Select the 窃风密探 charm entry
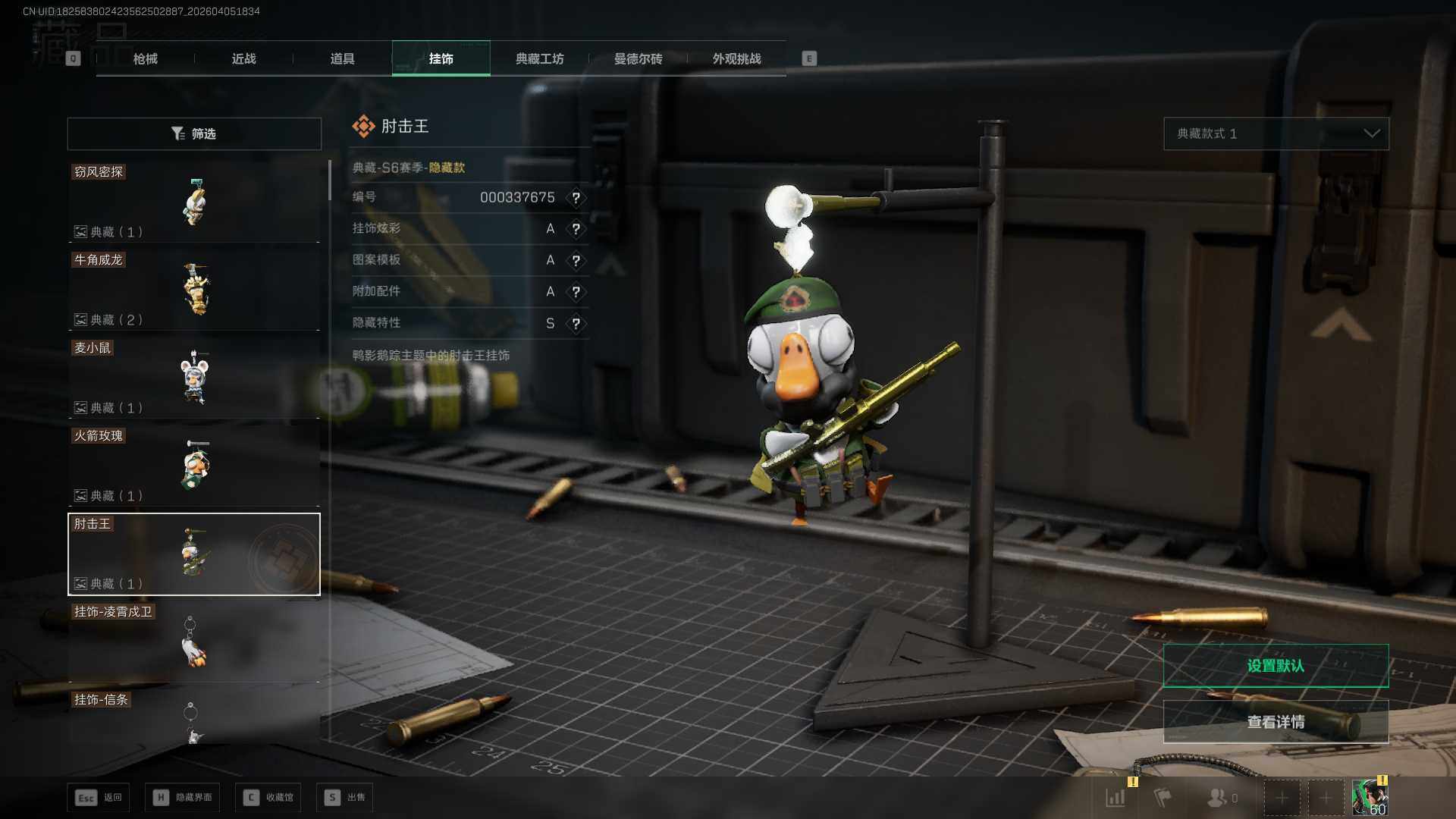The height and width of the screenshot is (819, 1456). [194, 202]
